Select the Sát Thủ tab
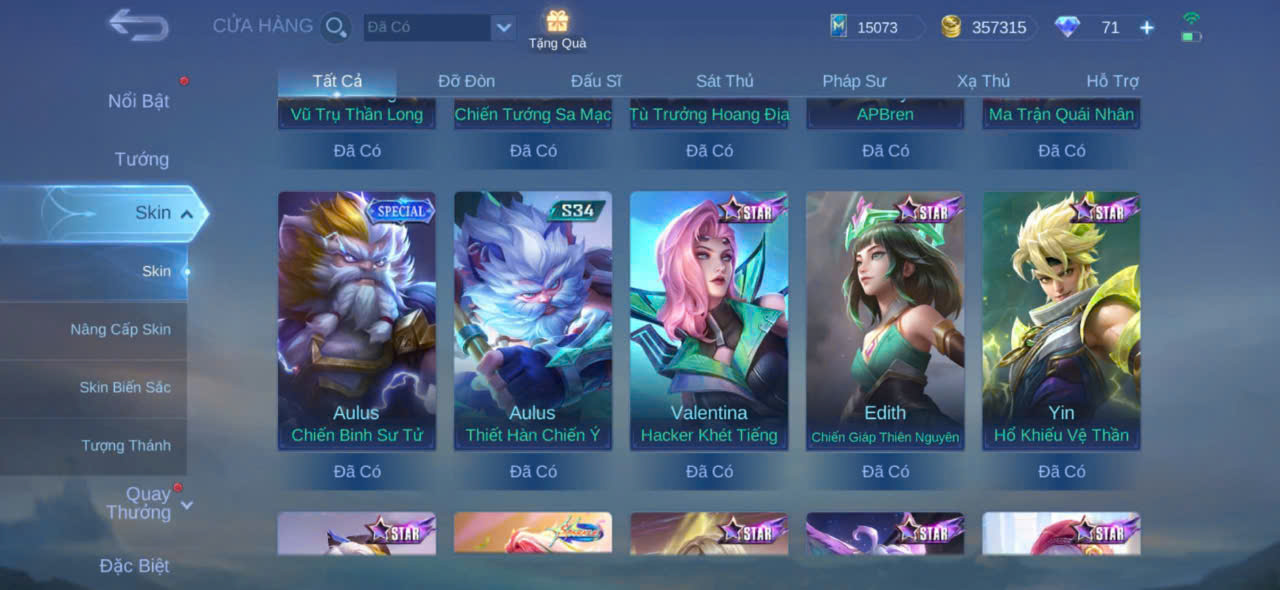 [x=725, y=81]
